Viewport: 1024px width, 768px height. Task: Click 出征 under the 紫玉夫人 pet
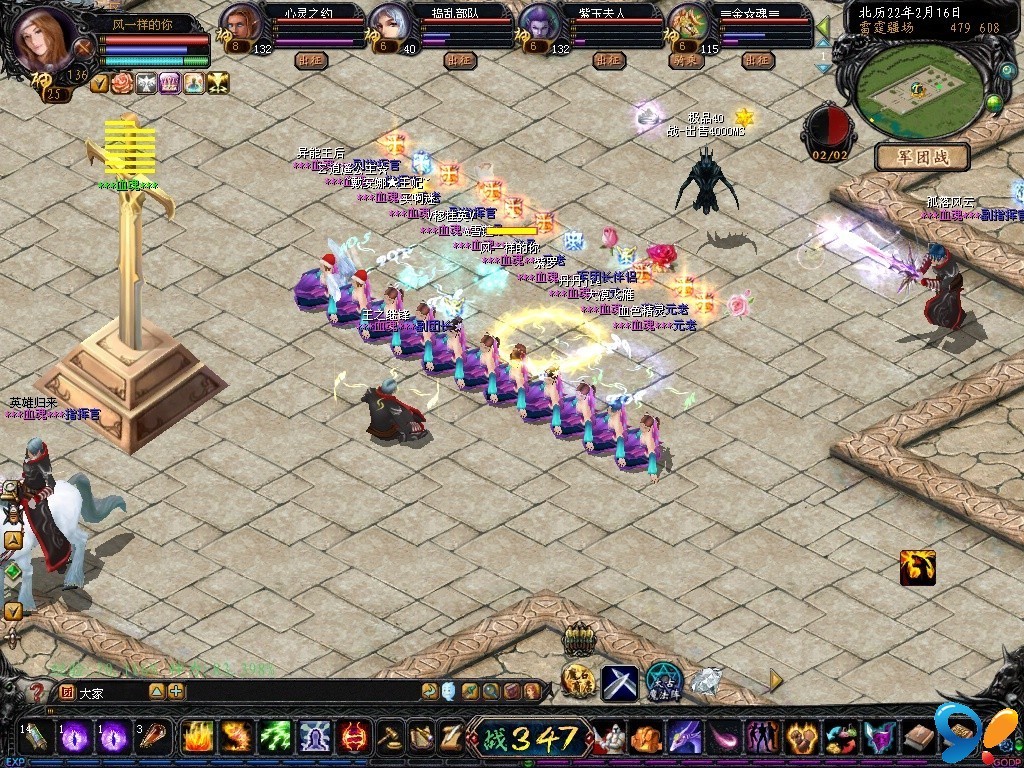tap(608, 60)
